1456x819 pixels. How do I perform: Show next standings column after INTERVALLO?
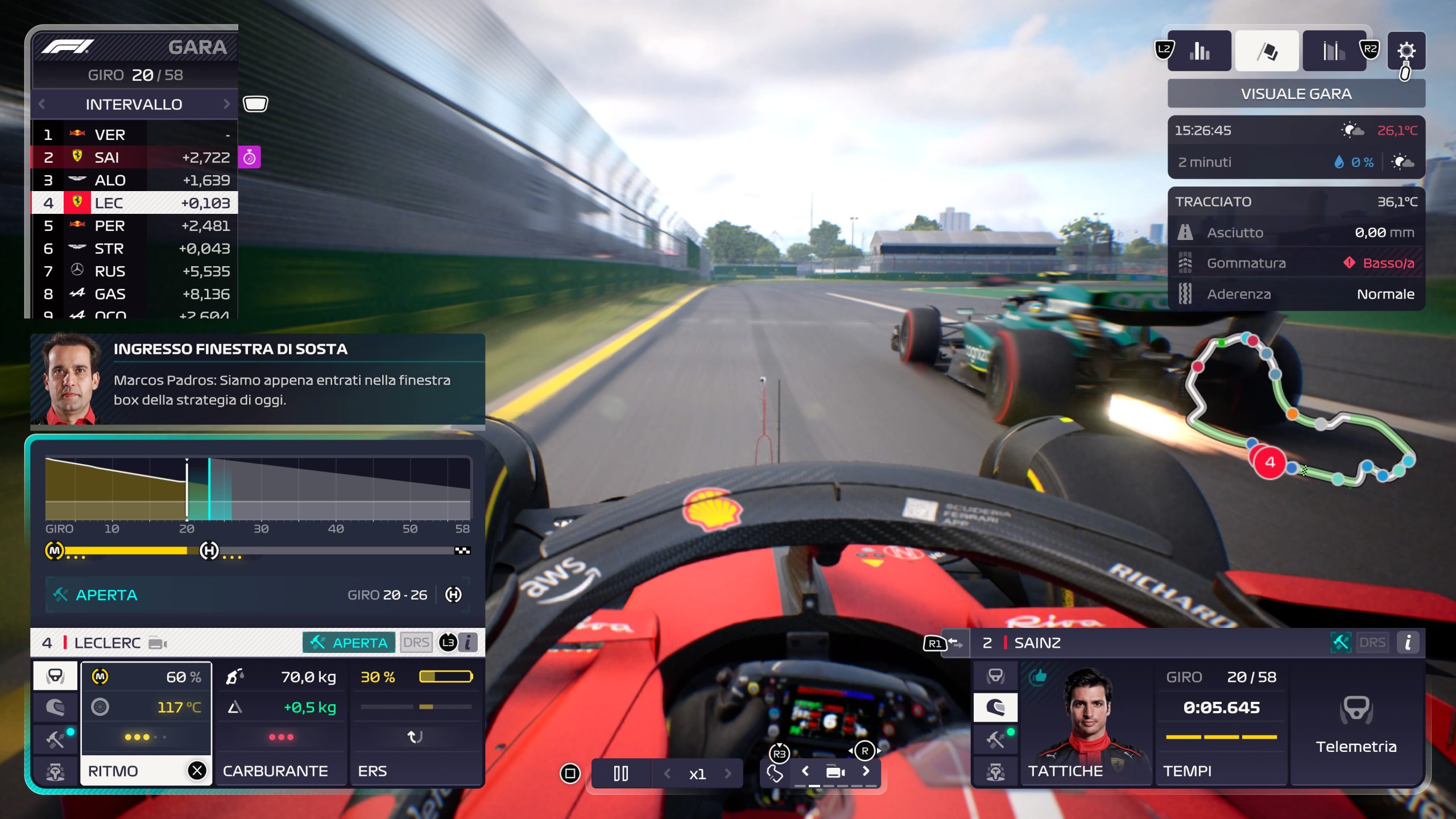(x=226, y=104)
